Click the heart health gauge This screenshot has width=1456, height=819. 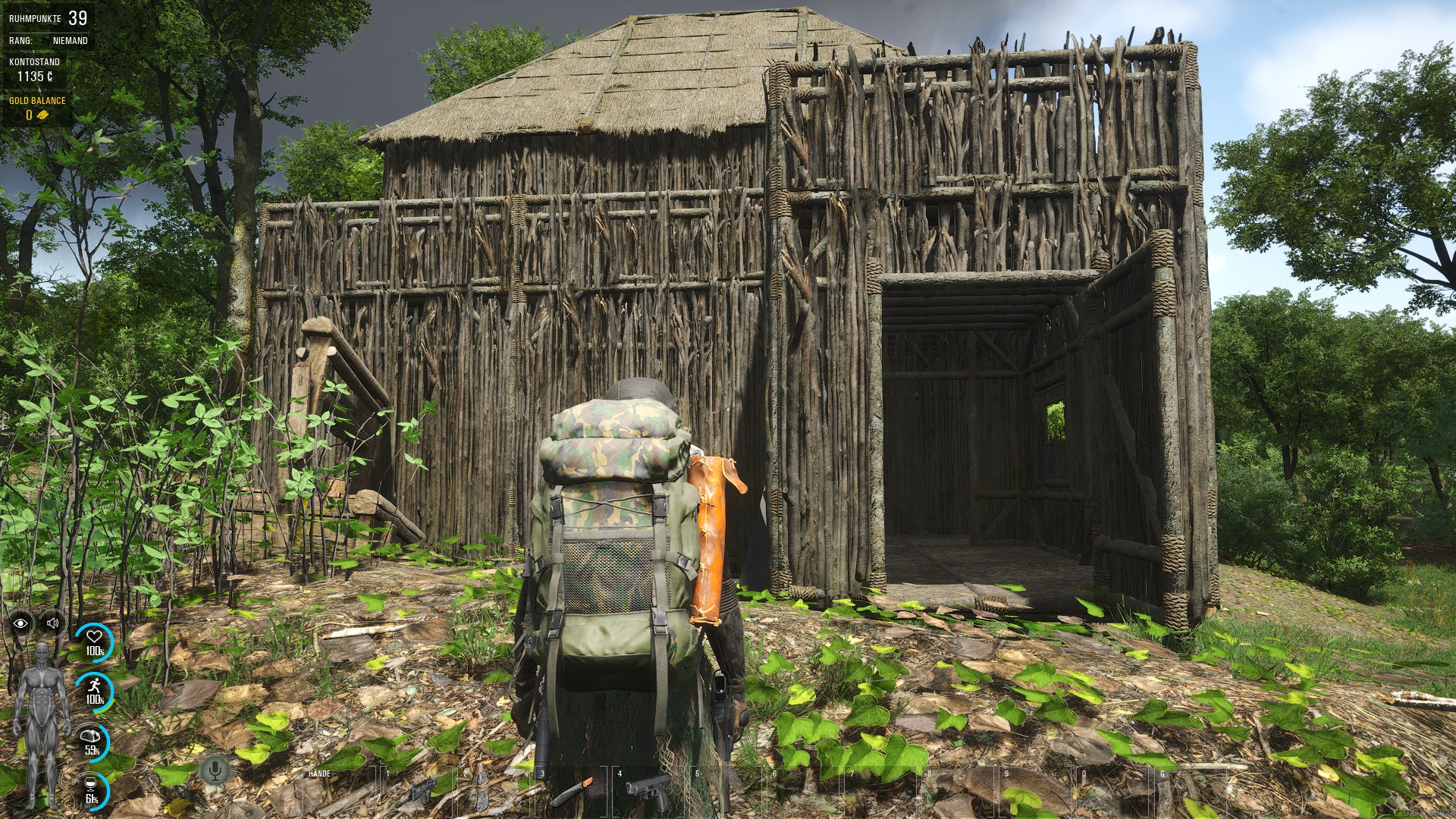coord(94,642)
